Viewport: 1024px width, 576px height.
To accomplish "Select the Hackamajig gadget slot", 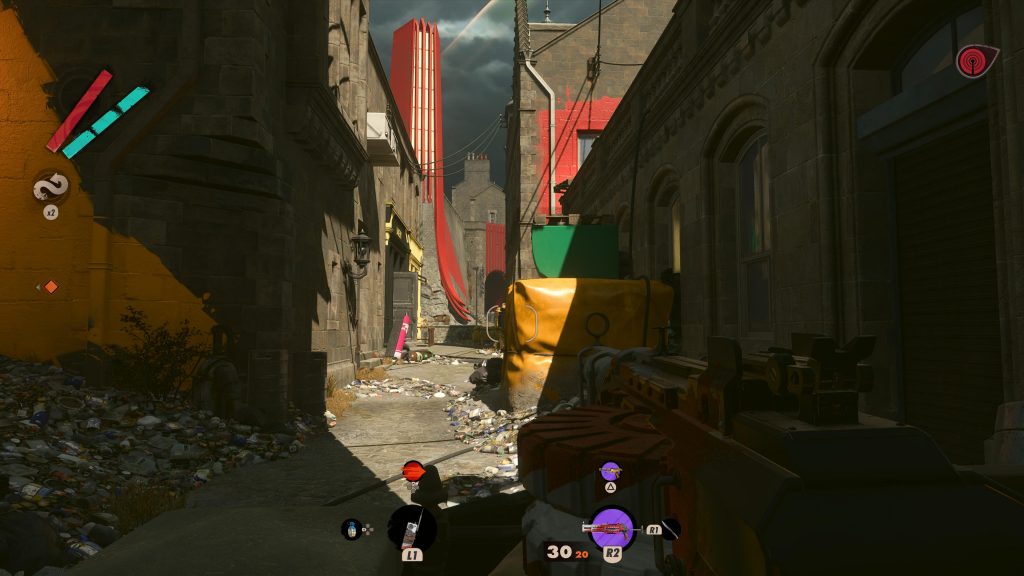I will pyautogui.click(x=411, y=526).
